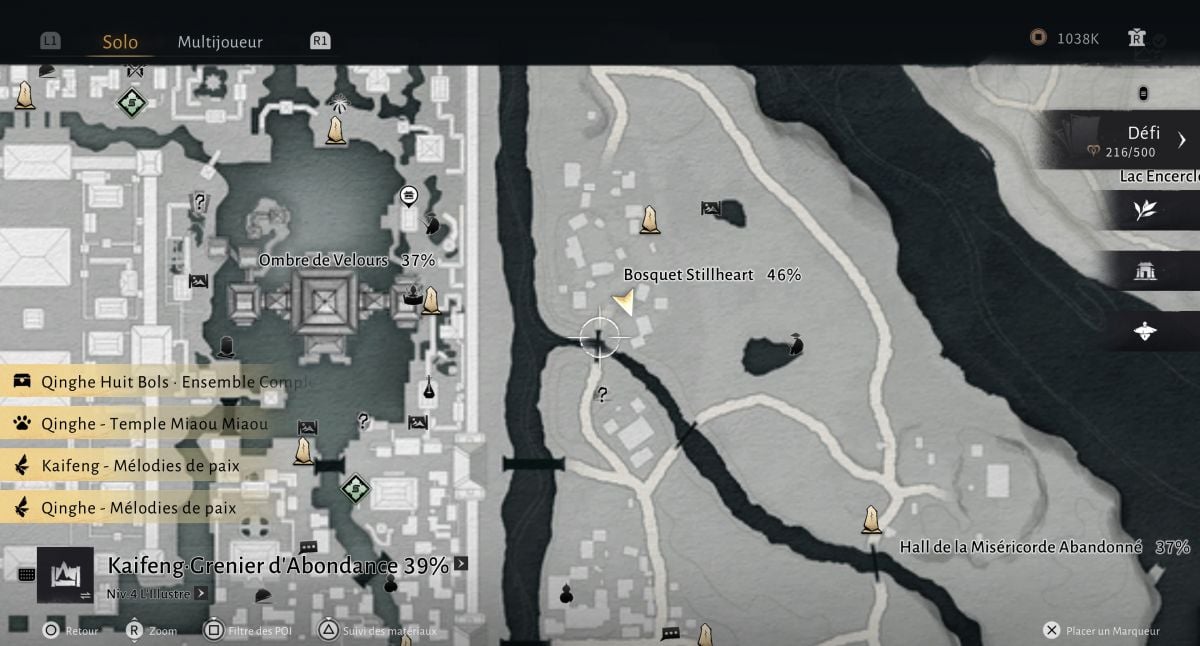Select the Bosquet Stillheart area label
Image resolution: width=1200 pixels, height=646 pixels.
[688, 275]
